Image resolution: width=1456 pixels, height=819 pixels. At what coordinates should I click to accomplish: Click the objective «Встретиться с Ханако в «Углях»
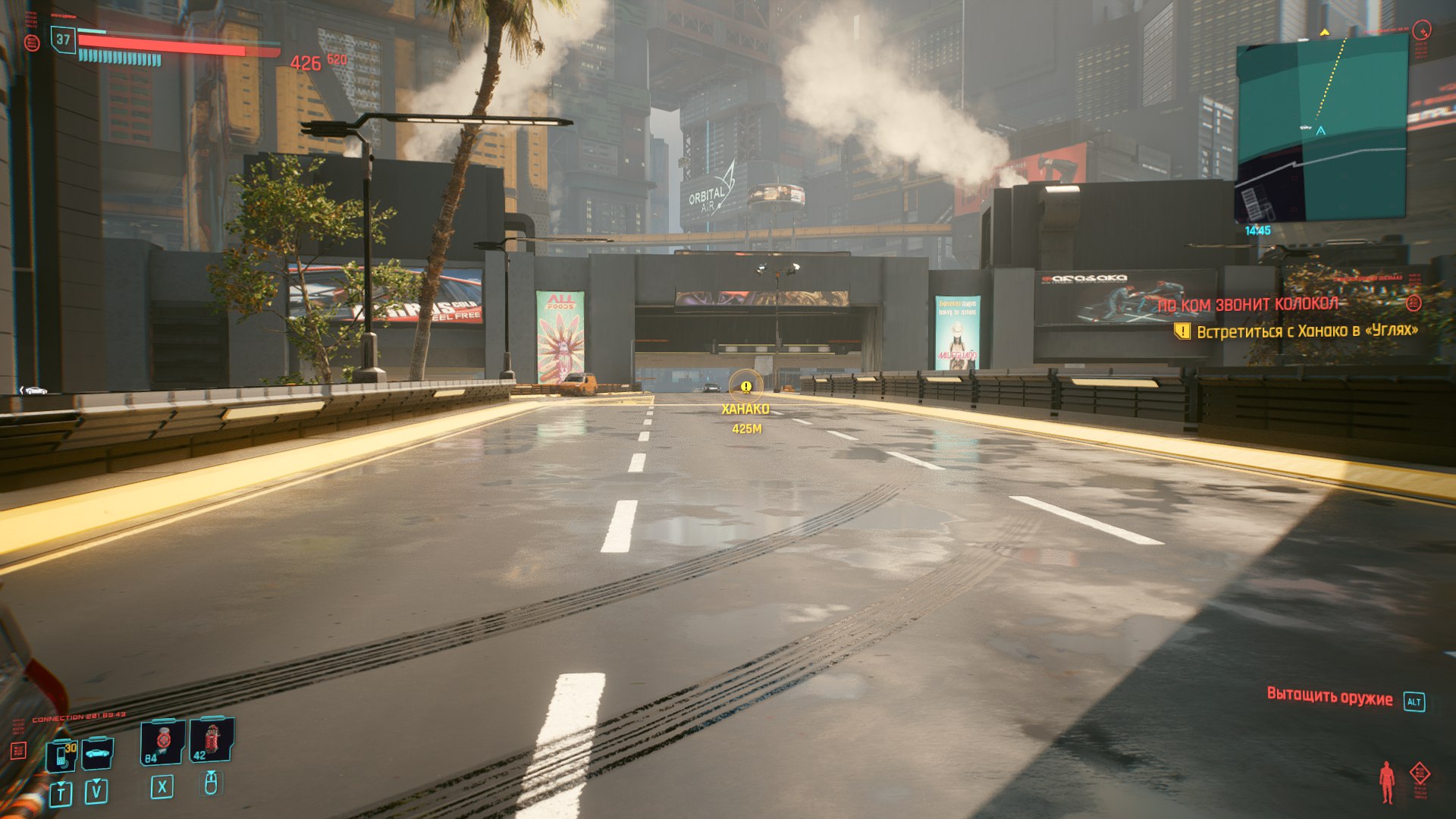point(1306,331)
